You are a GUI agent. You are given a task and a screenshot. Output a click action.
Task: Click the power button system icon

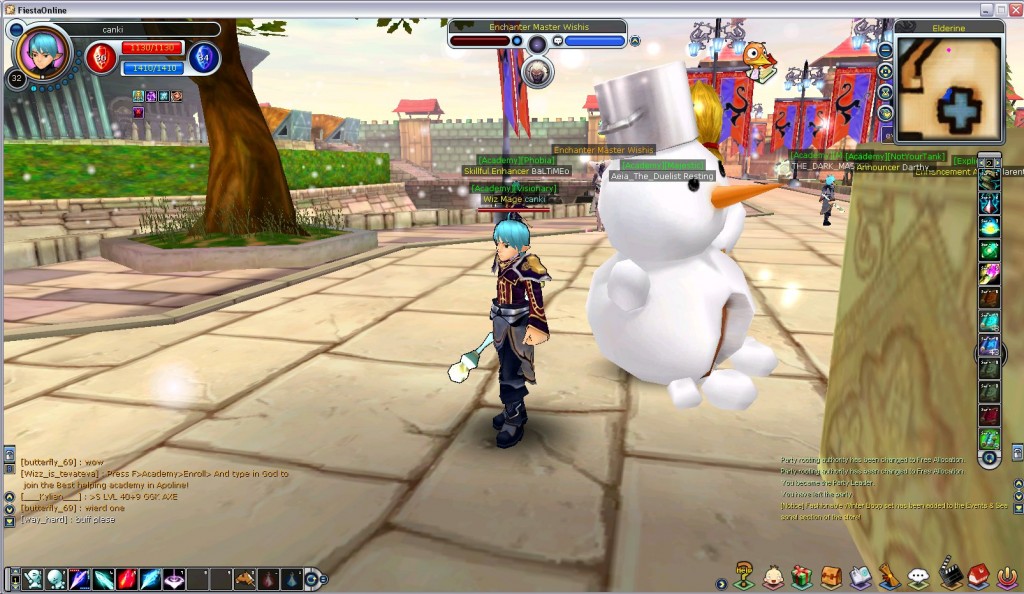(1008, 577)
